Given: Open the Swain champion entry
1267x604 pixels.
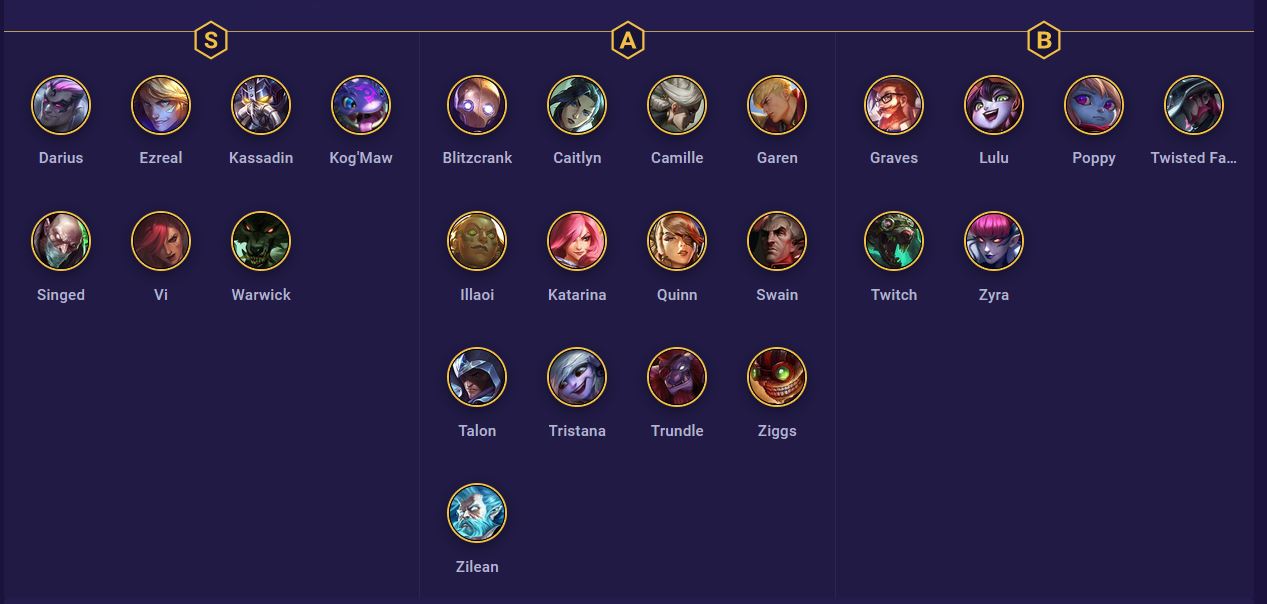Looking at the screenshot, I should [777, 241].
